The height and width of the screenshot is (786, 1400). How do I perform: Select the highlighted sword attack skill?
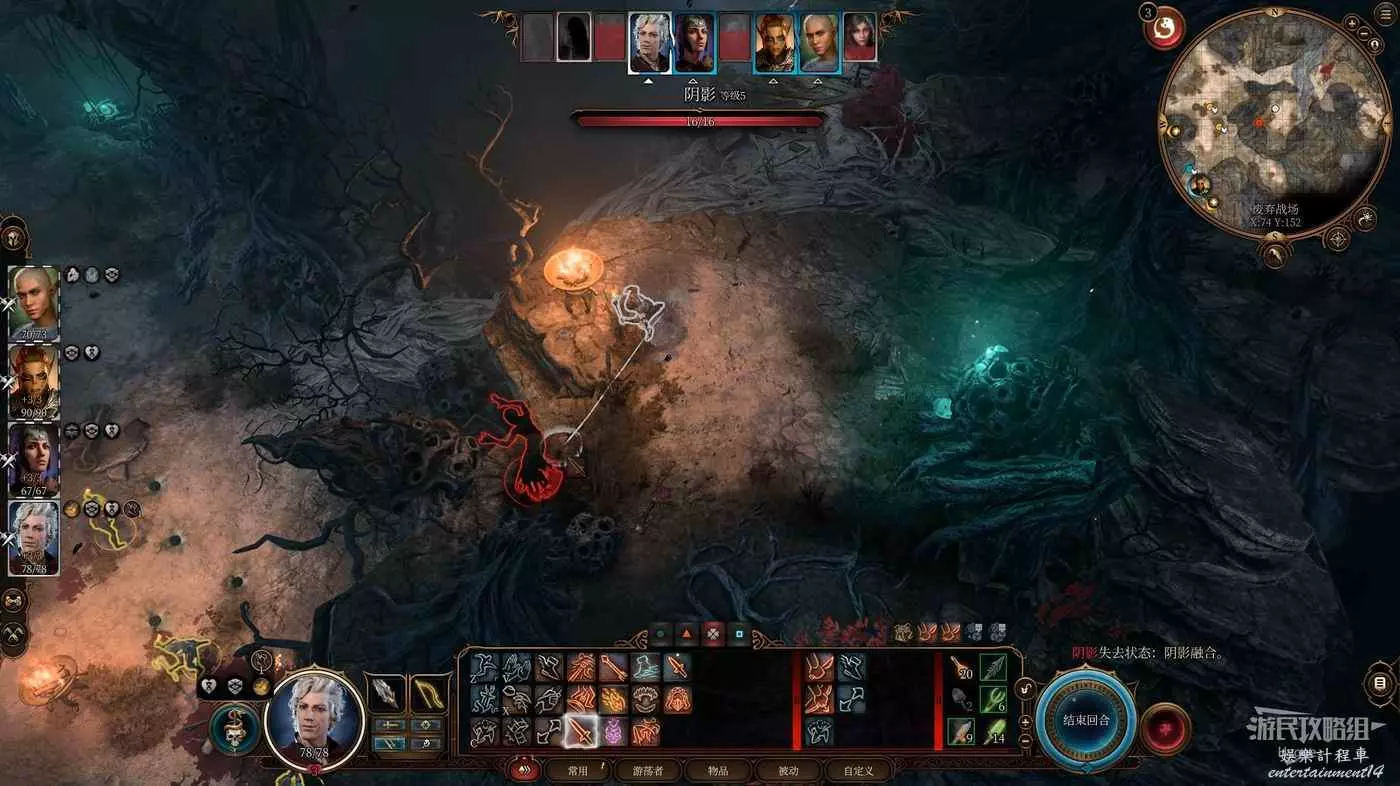580,732
